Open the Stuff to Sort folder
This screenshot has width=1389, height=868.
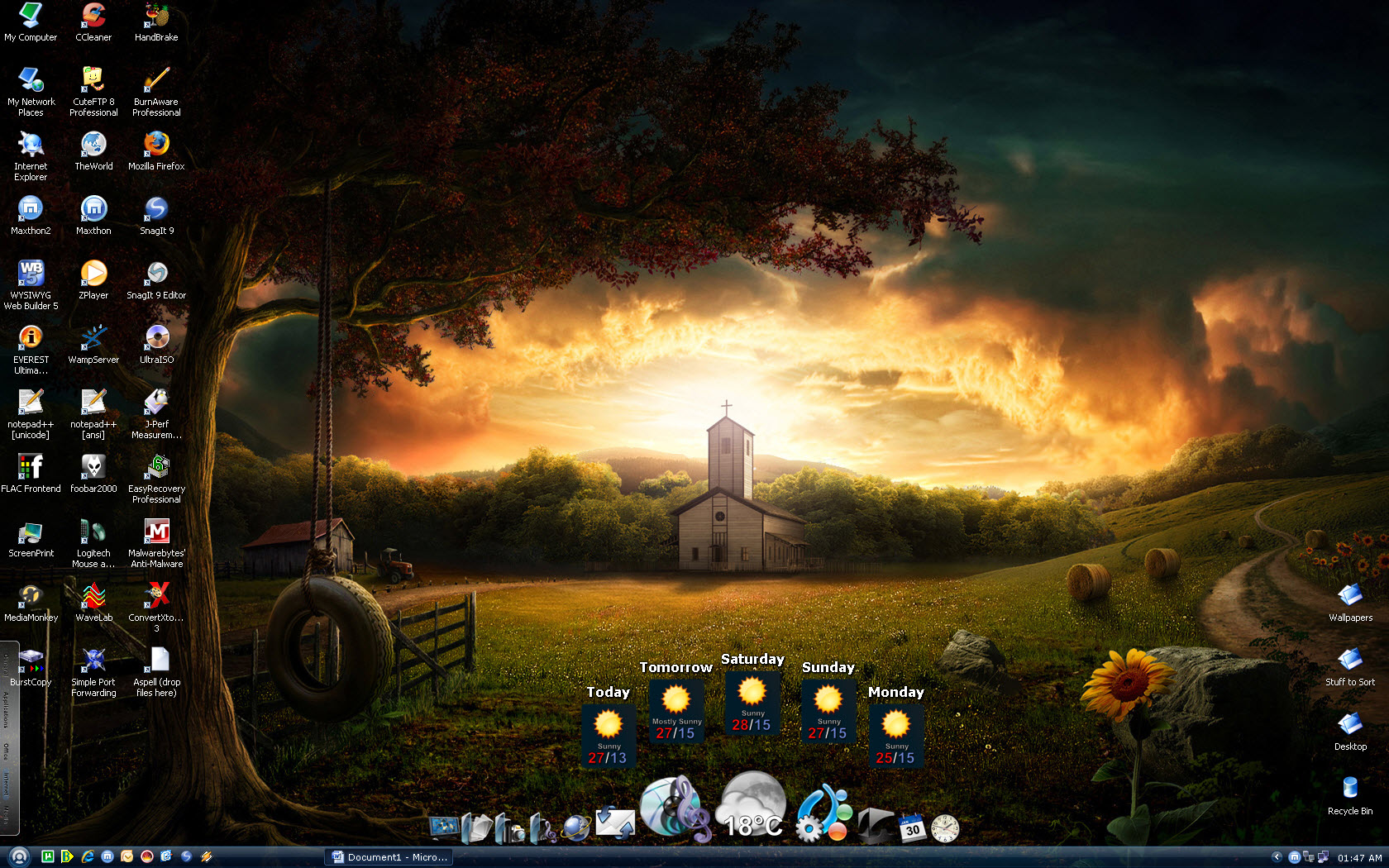1350,661
